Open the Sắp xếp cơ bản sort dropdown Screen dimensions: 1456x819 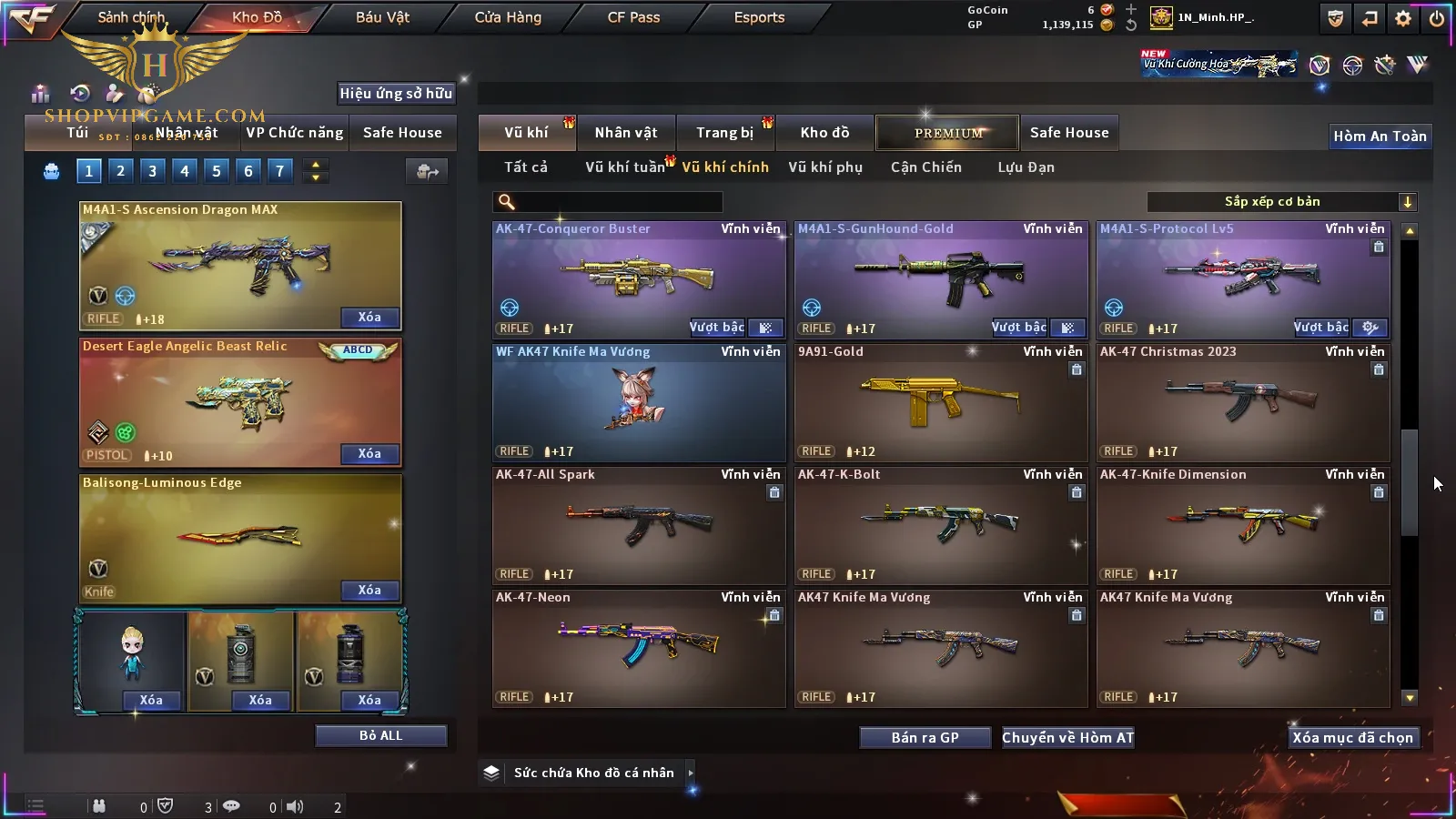click(x=1281, y=202)
